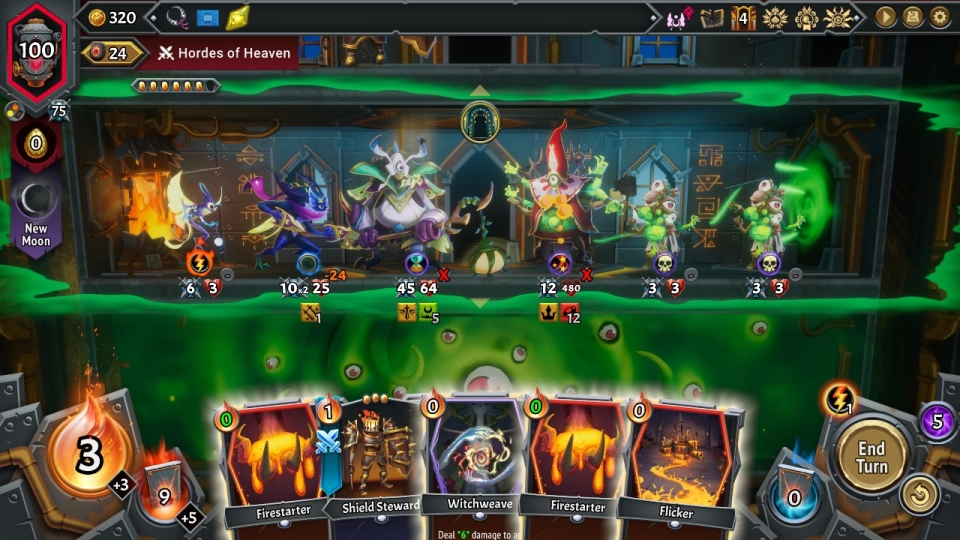This screenshot has height=540, width=960.
Task: Move up a floor with the top arrow
Action: (480, 91)
